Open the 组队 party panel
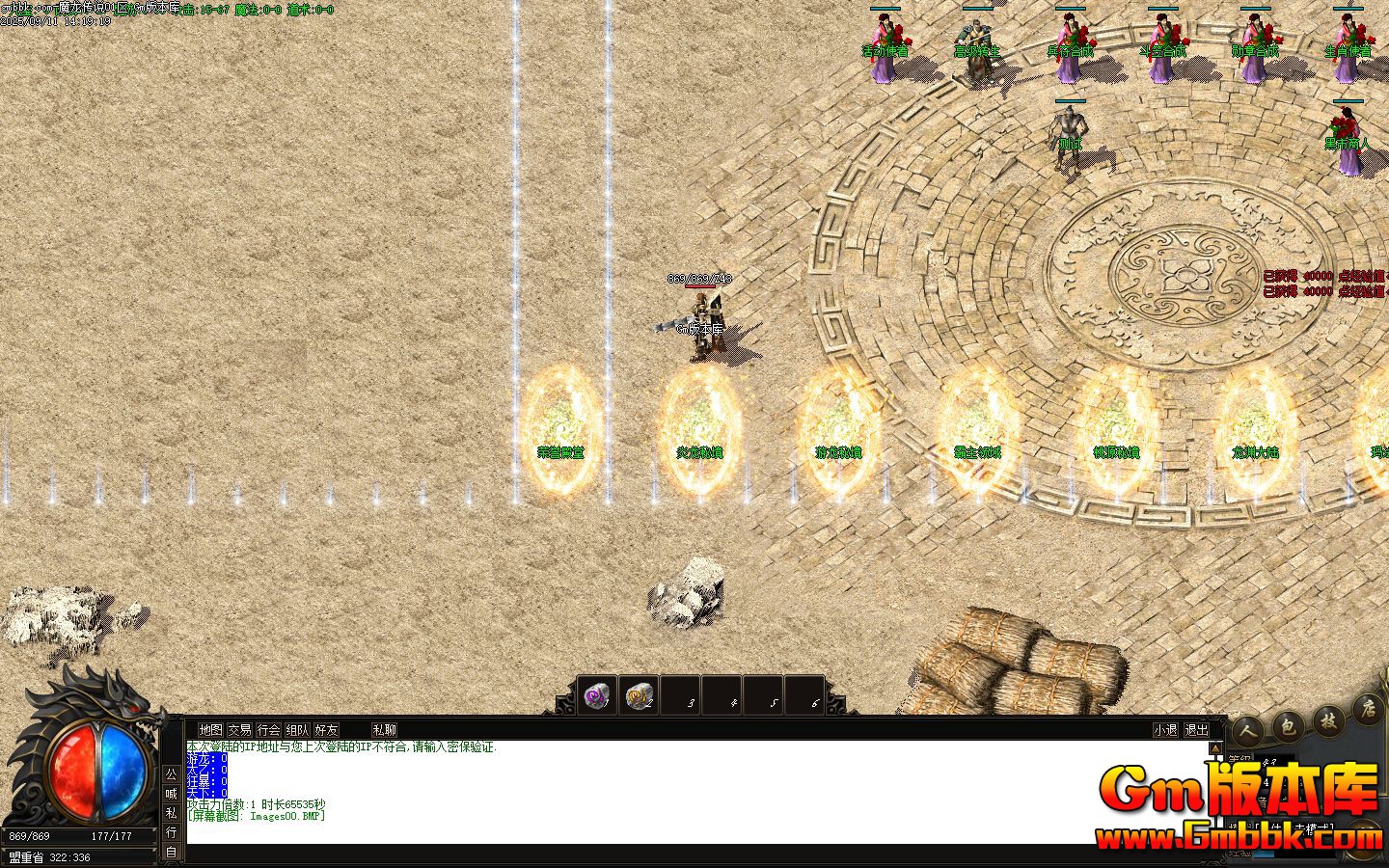Image resolution: width=1389 pixels, height=868 pixels. tap(298, 730)
